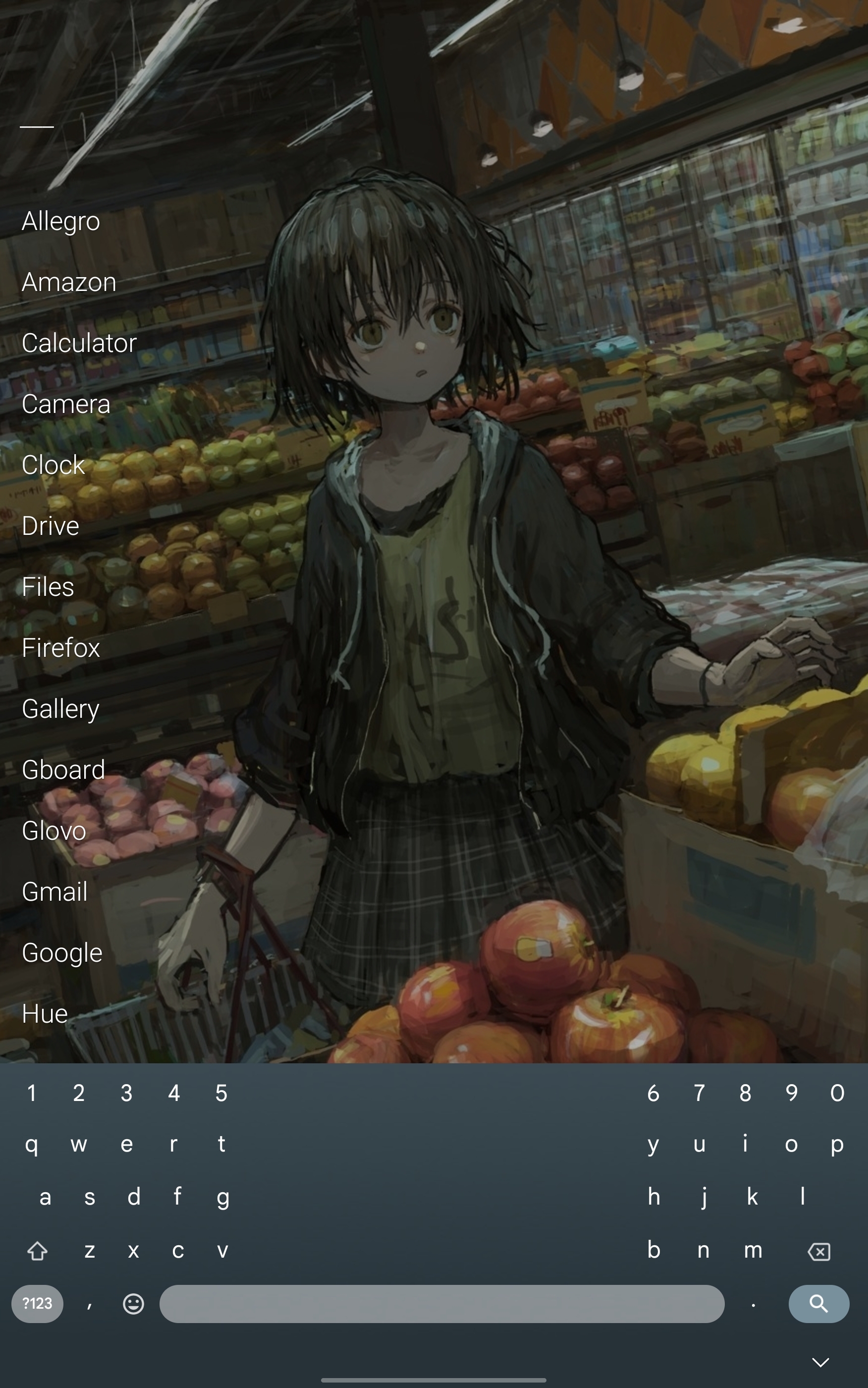Open the Glovo app
The height and width of the screenshot is (1388, 868).
54,830
